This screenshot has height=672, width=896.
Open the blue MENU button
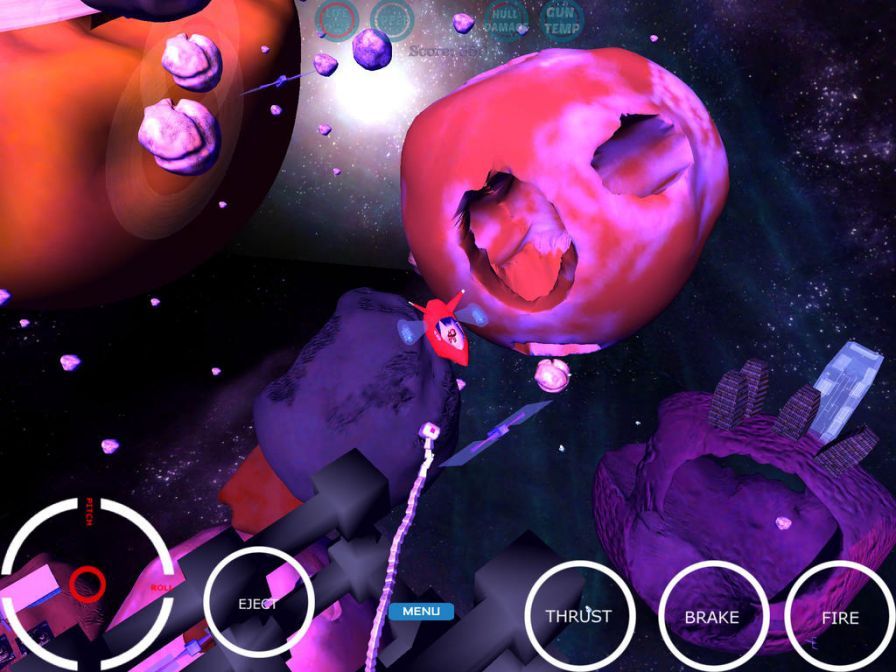(x=421, y=611)
